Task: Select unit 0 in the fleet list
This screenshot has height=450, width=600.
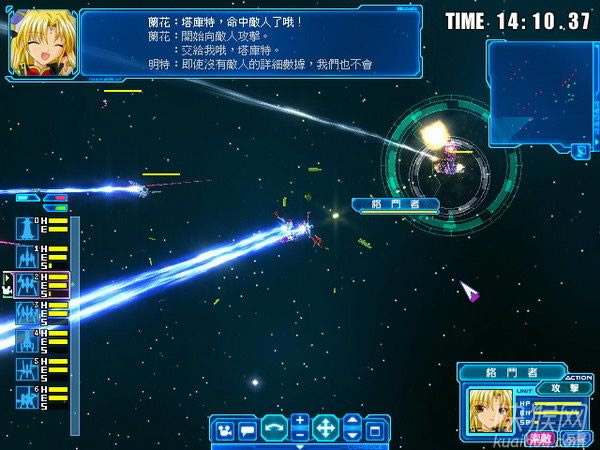Action: tap(26, 228)
